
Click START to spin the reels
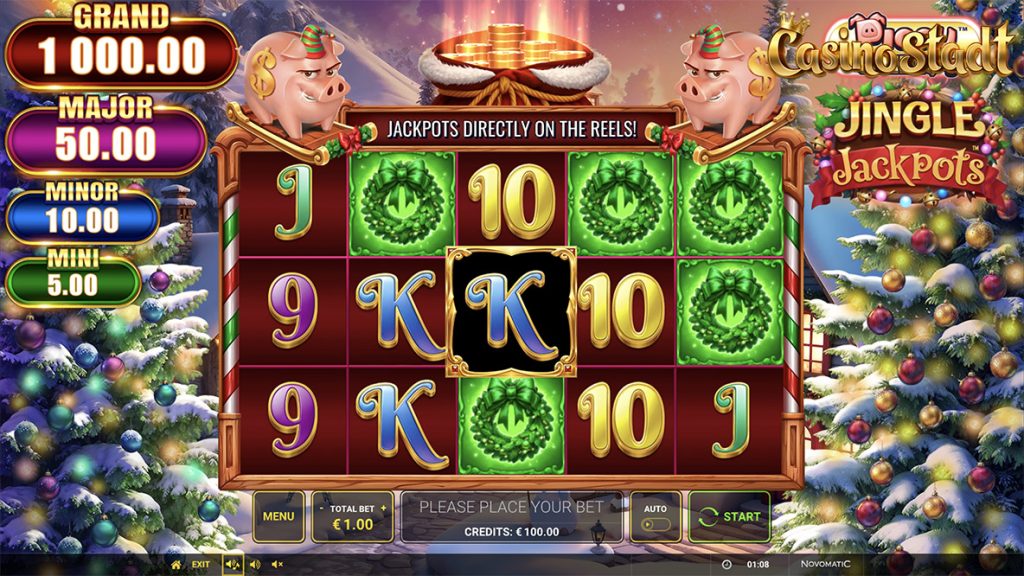tap(729, 516)
